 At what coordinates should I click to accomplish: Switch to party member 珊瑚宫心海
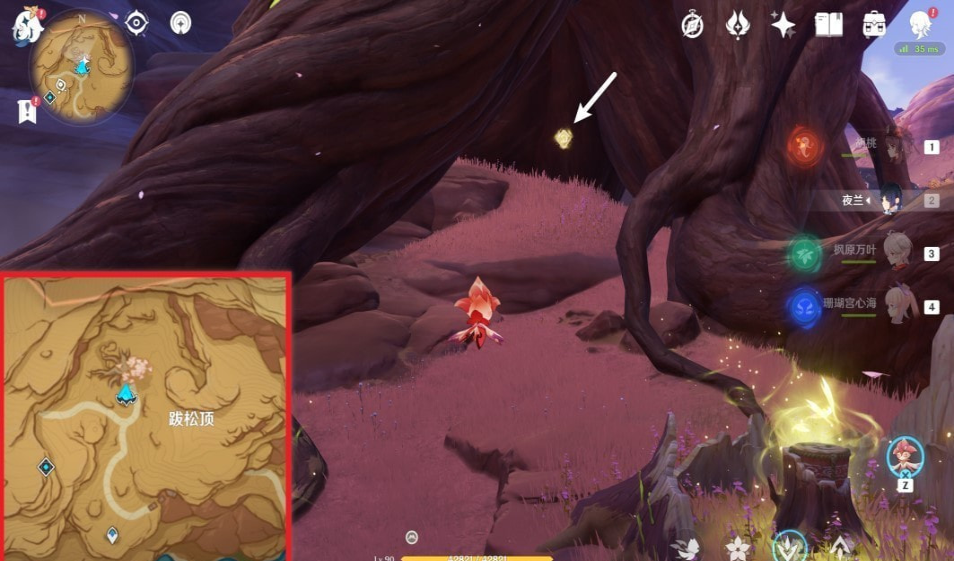[896, 306]
